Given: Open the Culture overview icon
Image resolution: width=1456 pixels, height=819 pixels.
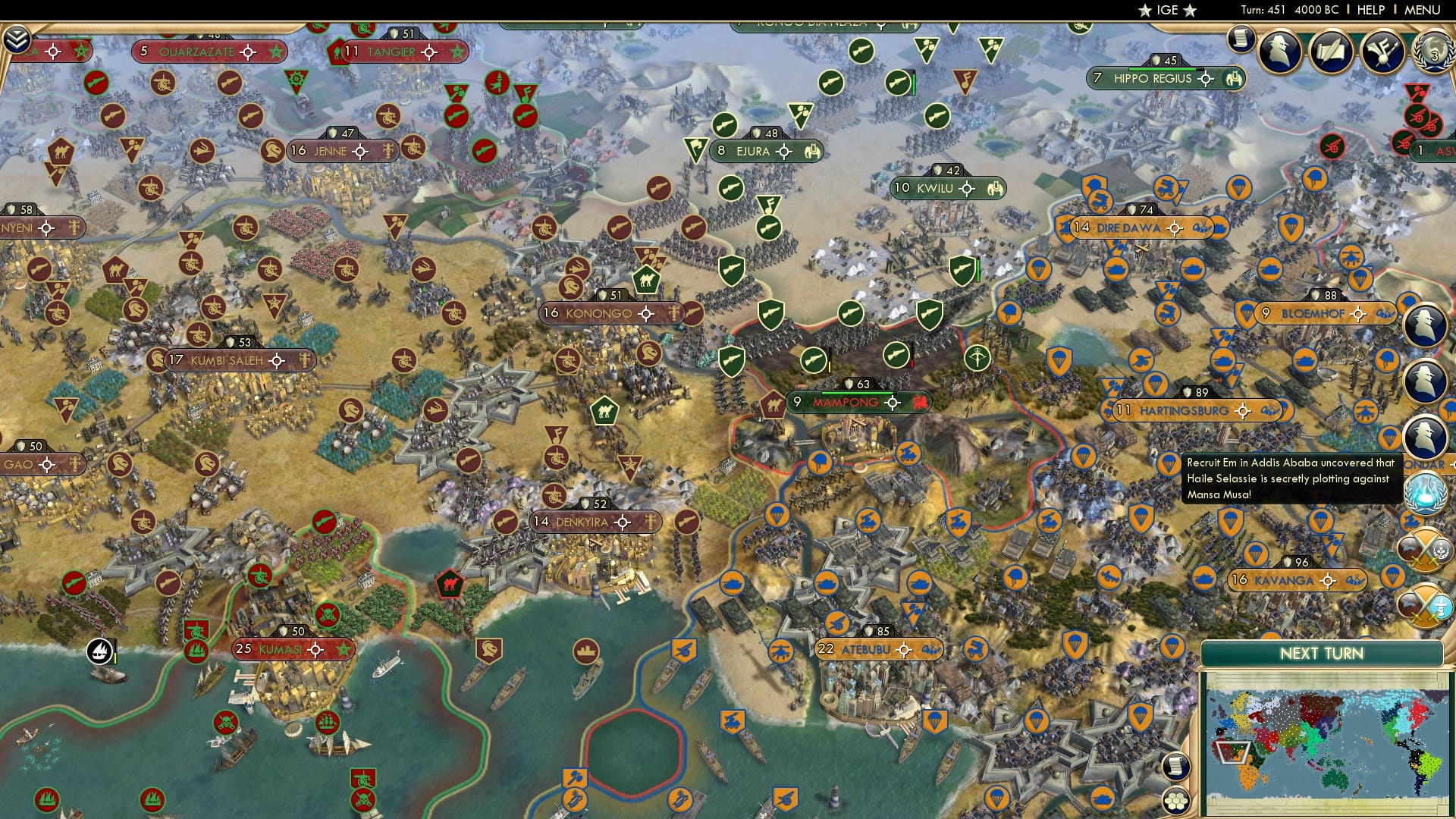Looking at the screenshot, I should pos(1382,52).
